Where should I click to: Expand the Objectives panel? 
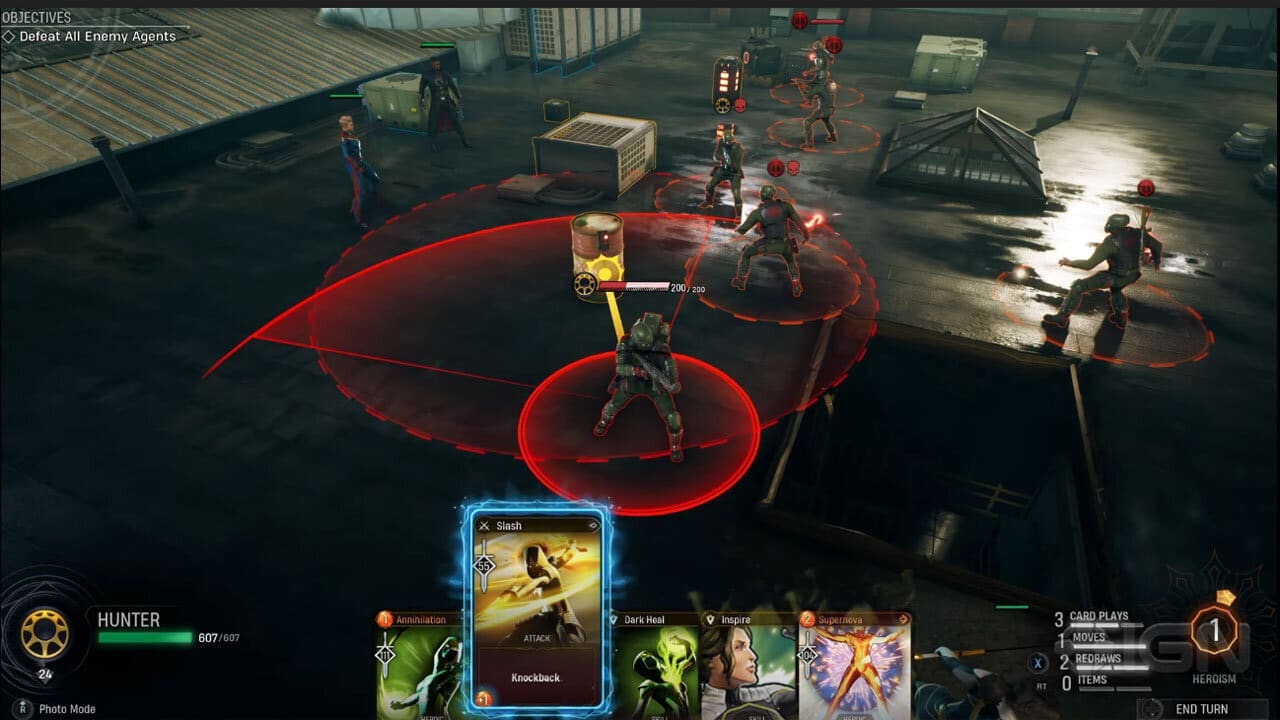(40, 16)
